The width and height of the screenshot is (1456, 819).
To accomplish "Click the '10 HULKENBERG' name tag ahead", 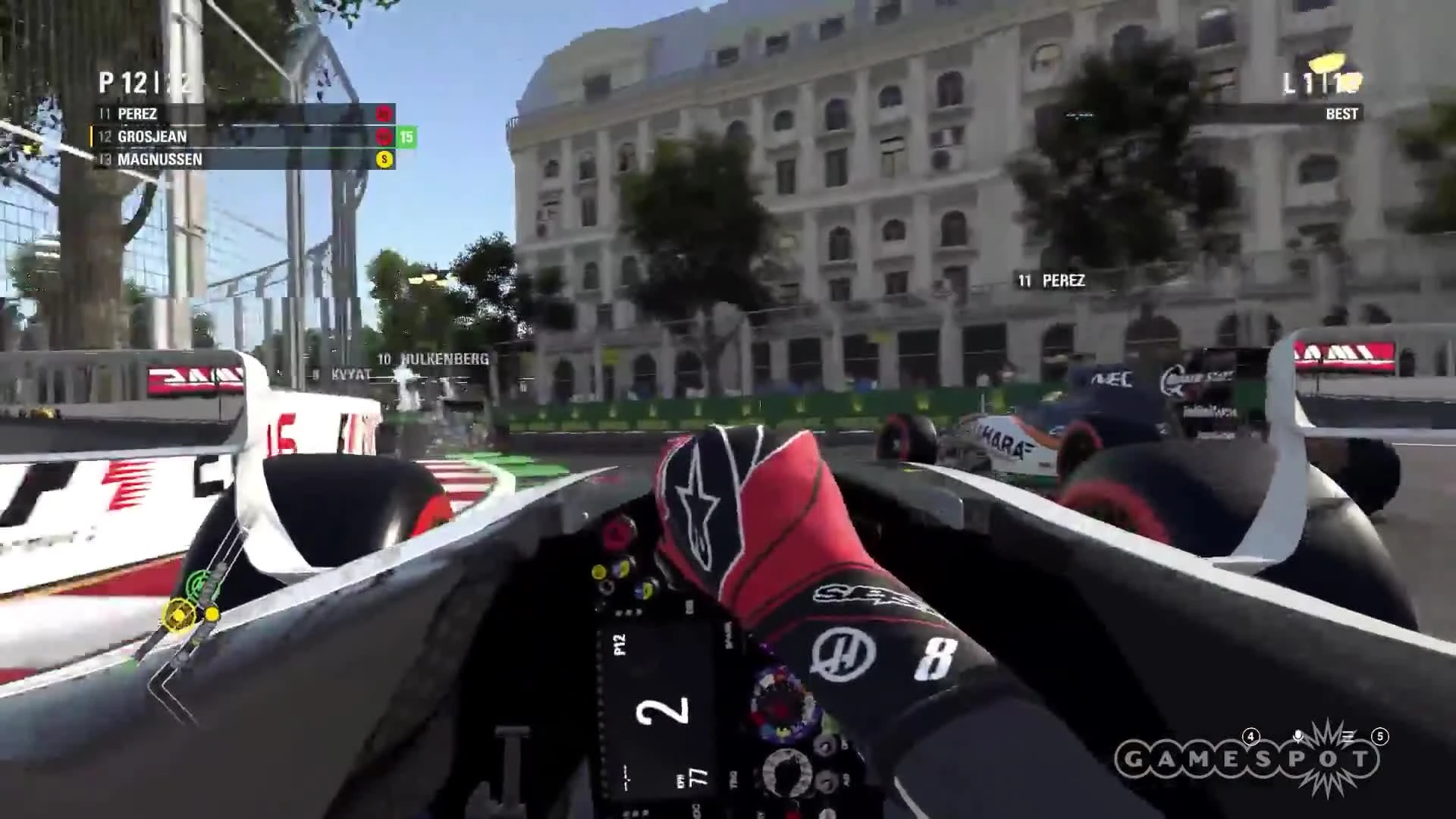I will click(x=431, y=359).
